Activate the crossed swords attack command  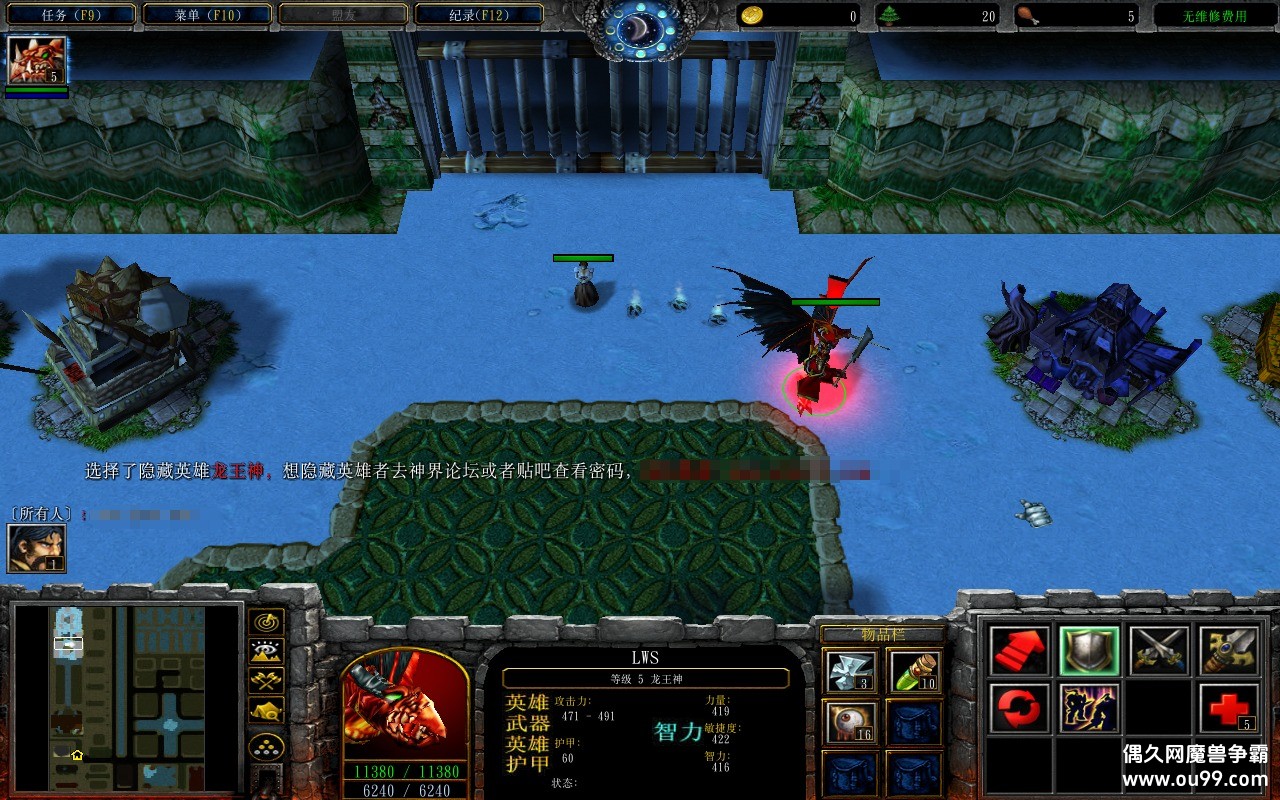click(1159, 651)
